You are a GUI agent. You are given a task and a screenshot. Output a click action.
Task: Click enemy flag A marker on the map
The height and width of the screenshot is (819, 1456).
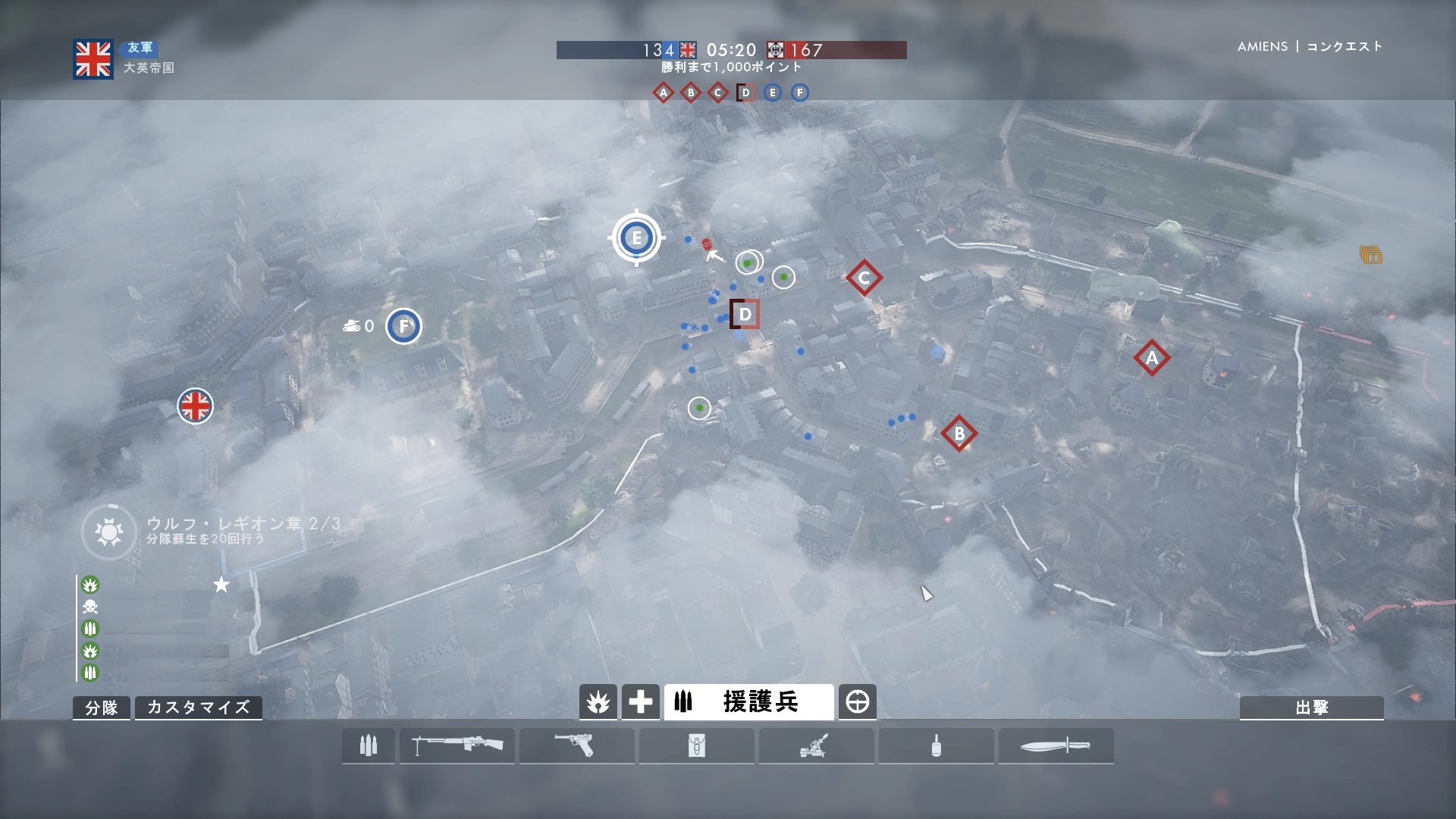[x=1152, y=358]
